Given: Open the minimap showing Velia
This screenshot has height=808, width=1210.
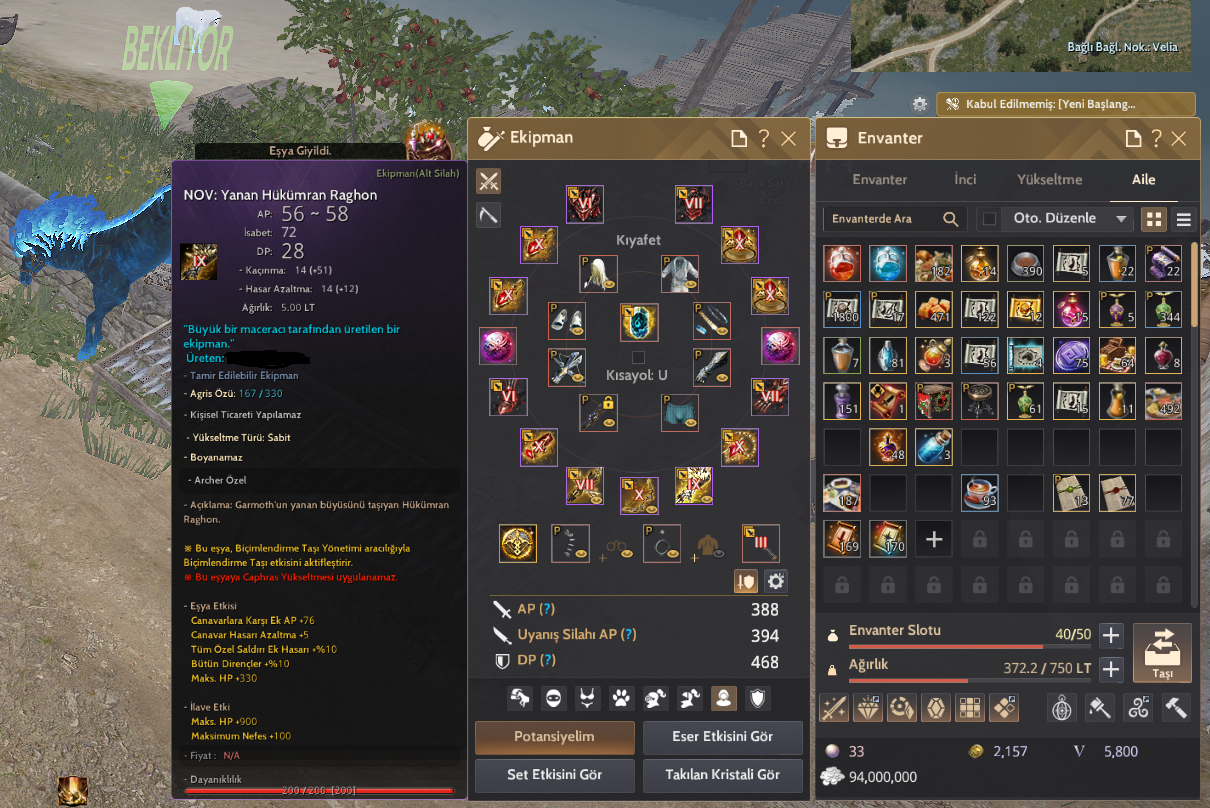Looking at the screenshot, I should pos(1020,35).
